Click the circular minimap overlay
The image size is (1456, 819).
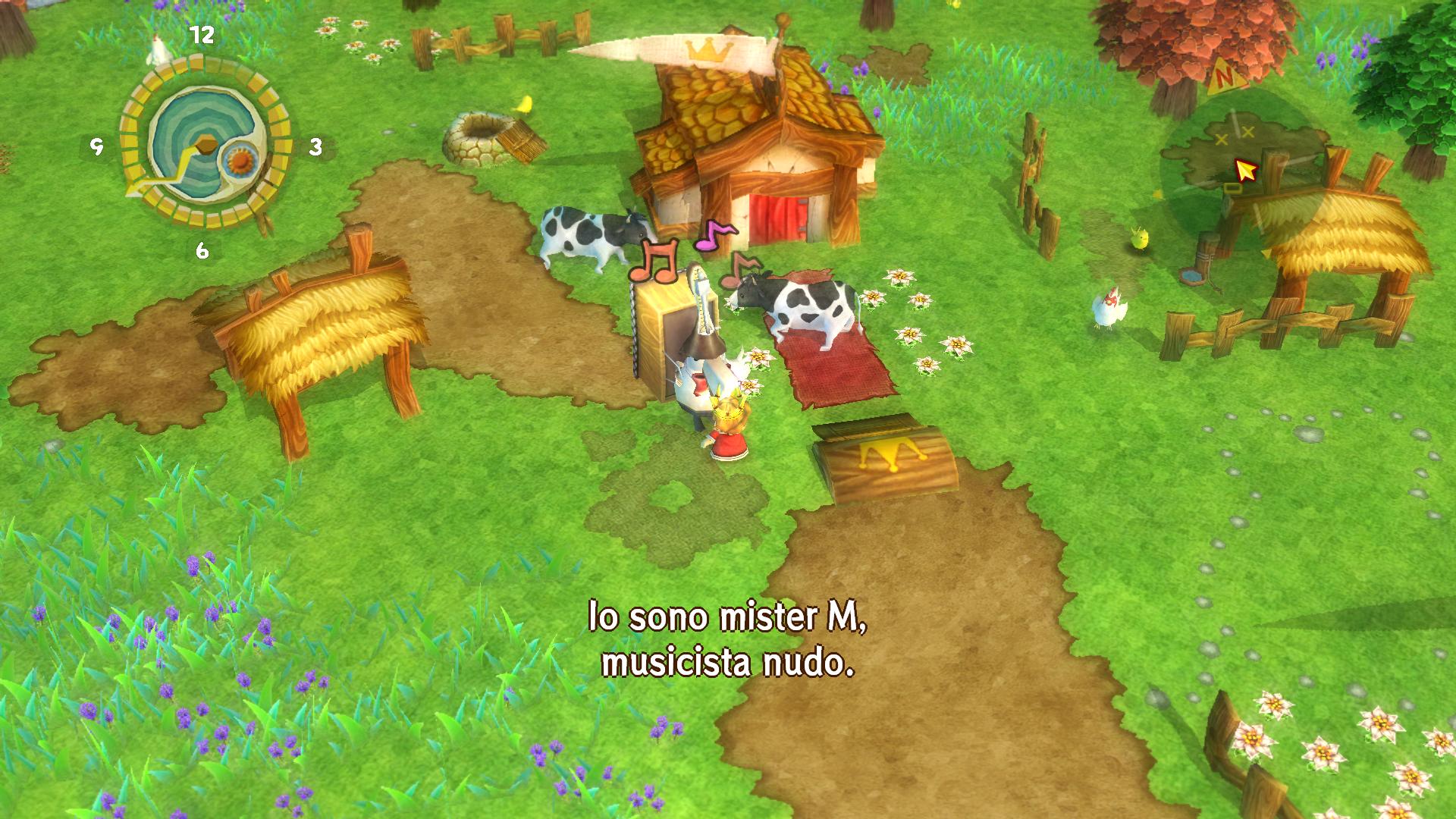coord(1242,171)
